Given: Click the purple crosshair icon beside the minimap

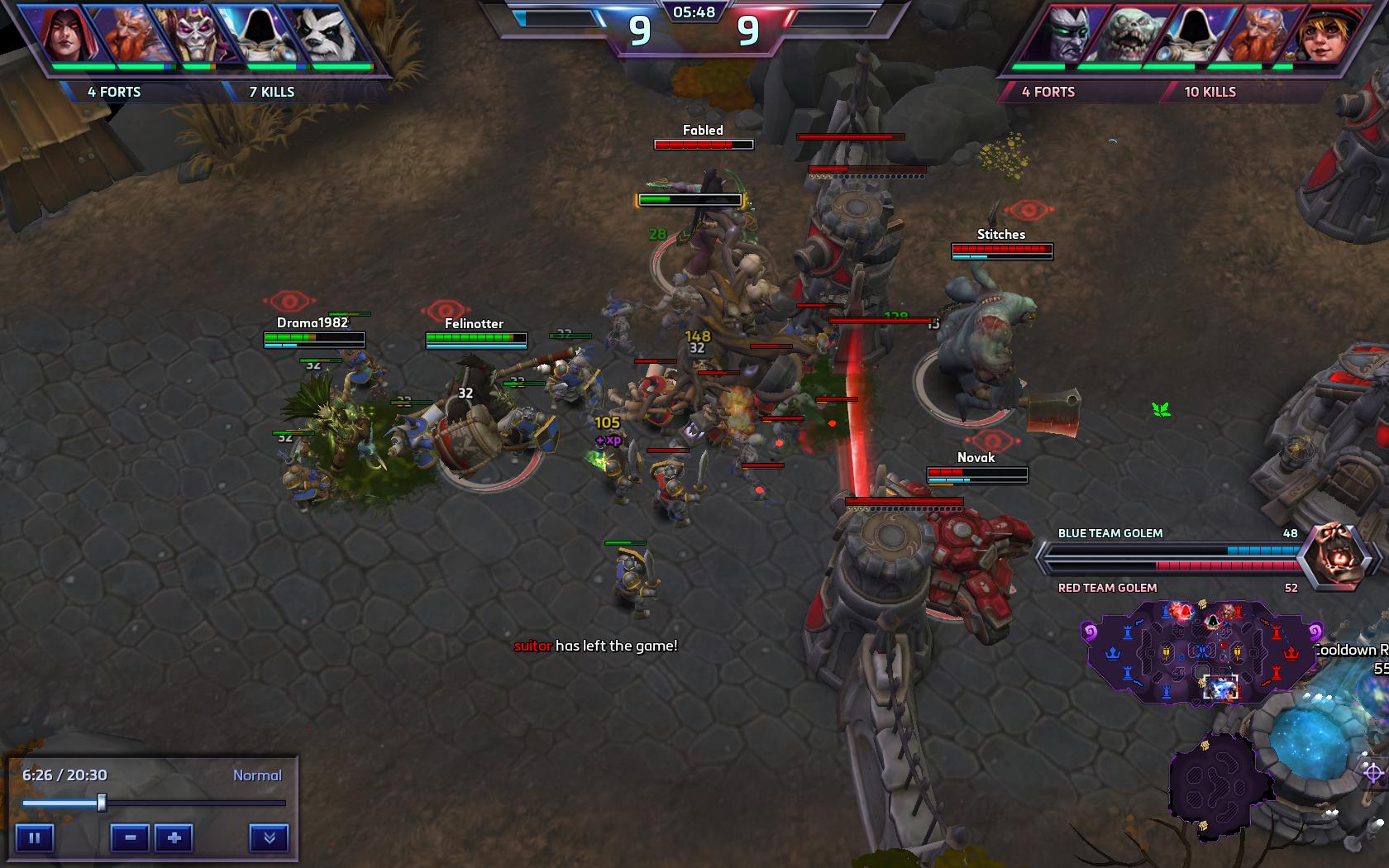Looking at the screenshot, I should (1373, 774).
